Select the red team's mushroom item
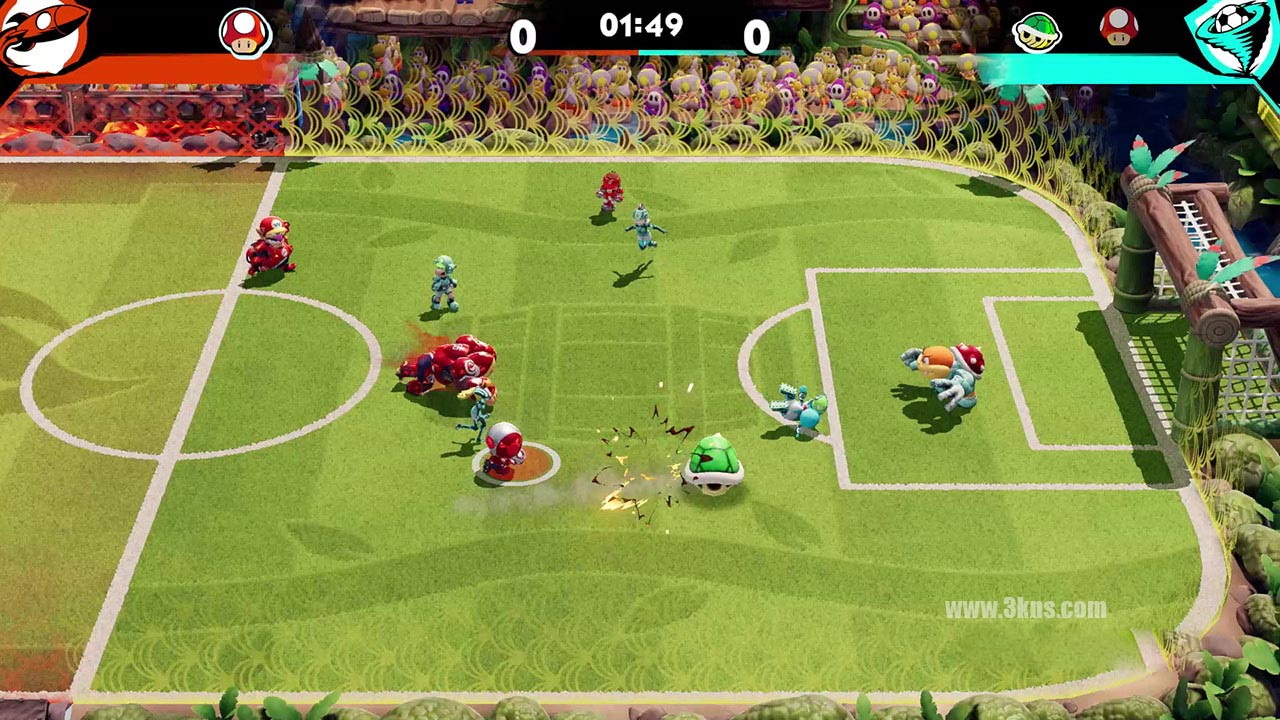The width and height of the screenshot is (1280, 720). tap(245, 34)
